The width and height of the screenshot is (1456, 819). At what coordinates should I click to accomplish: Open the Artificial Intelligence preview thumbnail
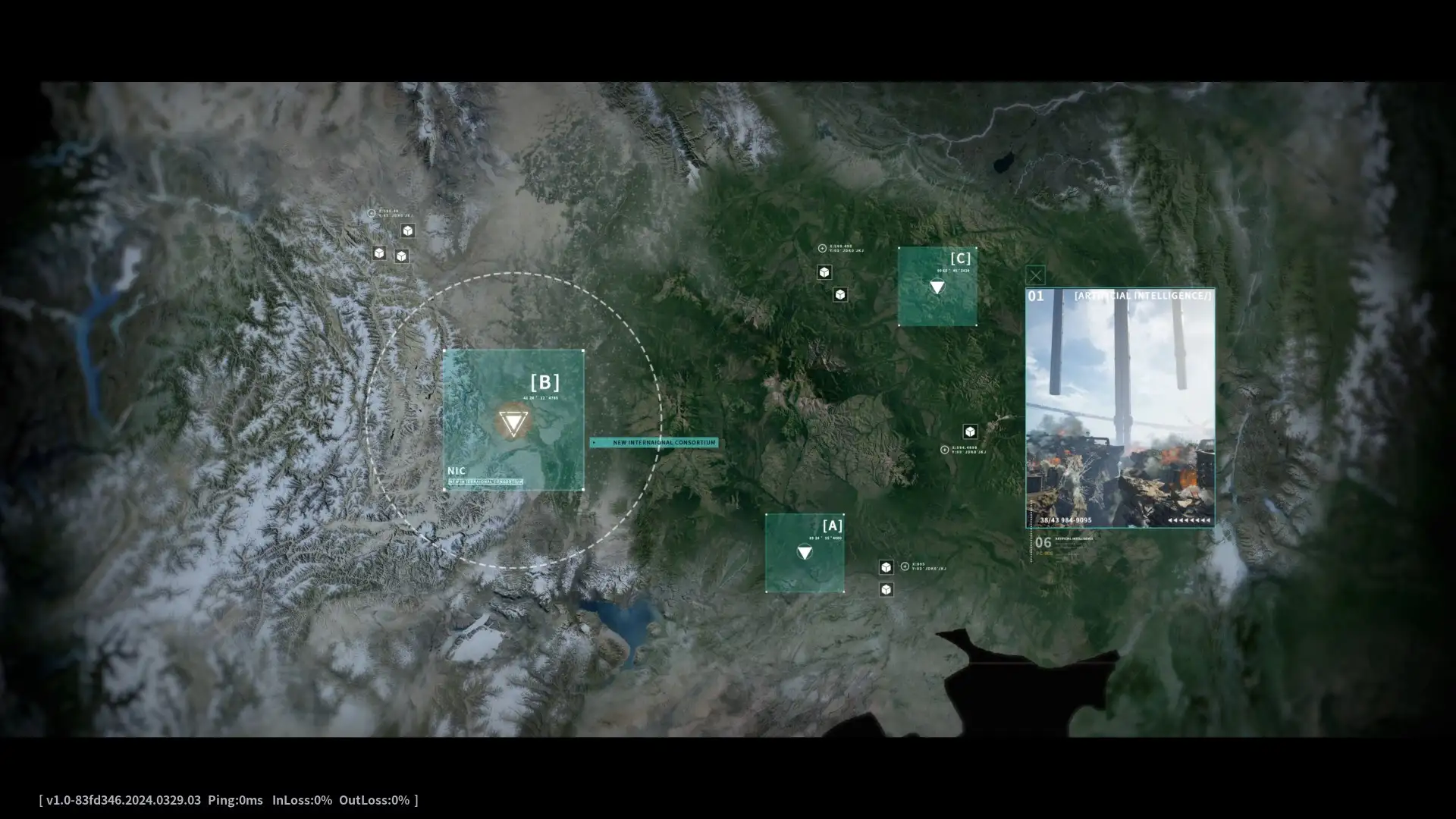click(x=1120, y=408)
